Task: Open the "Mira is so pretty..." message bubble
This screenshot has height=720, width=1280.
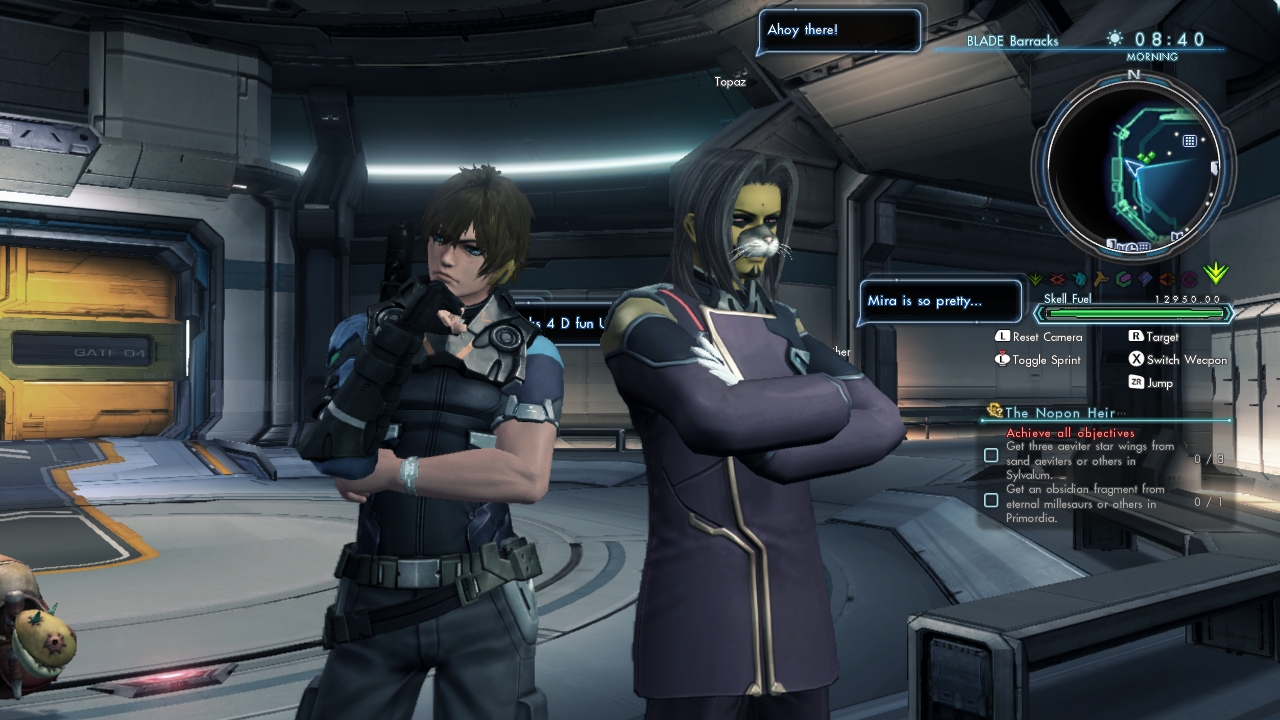Action: point(940,301)
